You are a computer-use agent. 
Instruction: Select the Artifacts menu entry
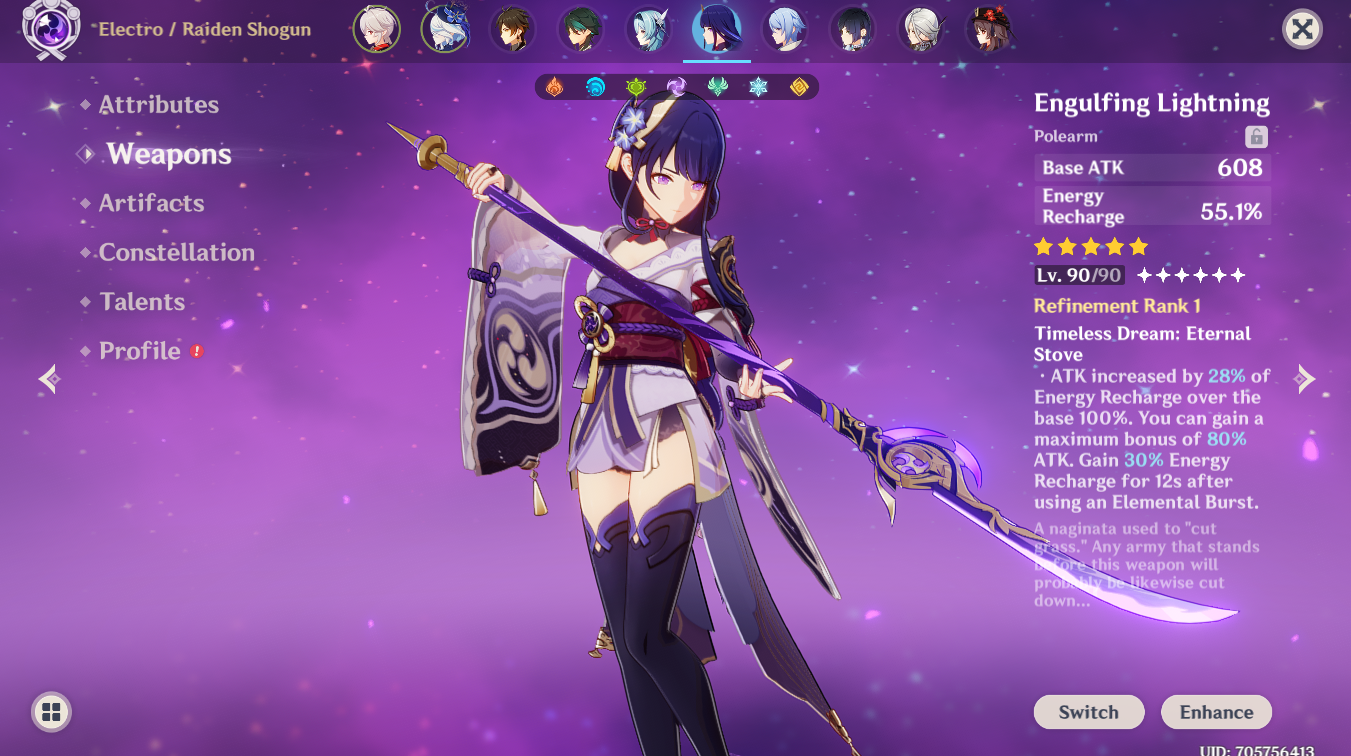[151, 203]
